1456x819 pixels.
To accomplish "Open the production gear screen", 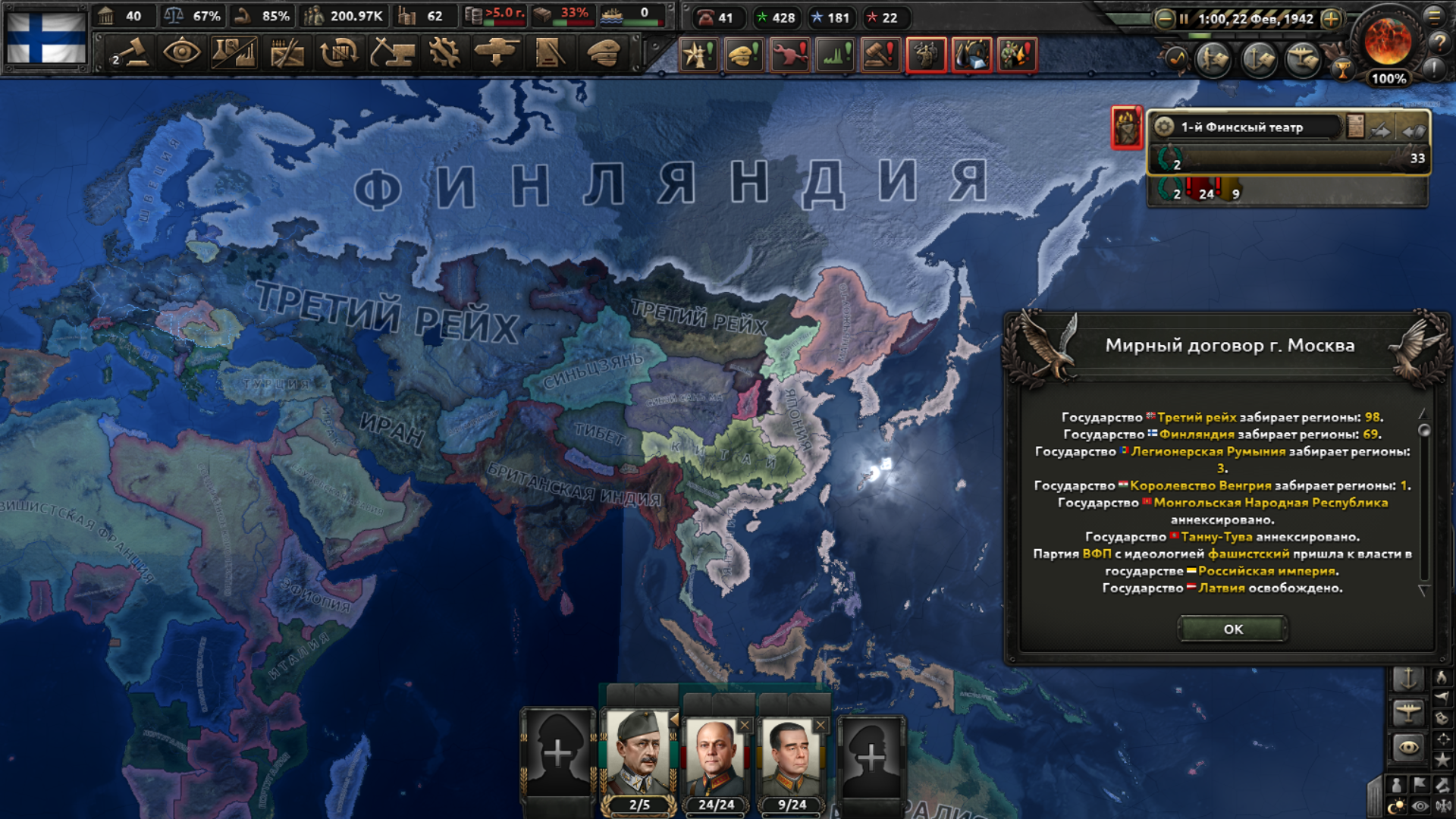I will pyautogui.click(x=444, y=53).
